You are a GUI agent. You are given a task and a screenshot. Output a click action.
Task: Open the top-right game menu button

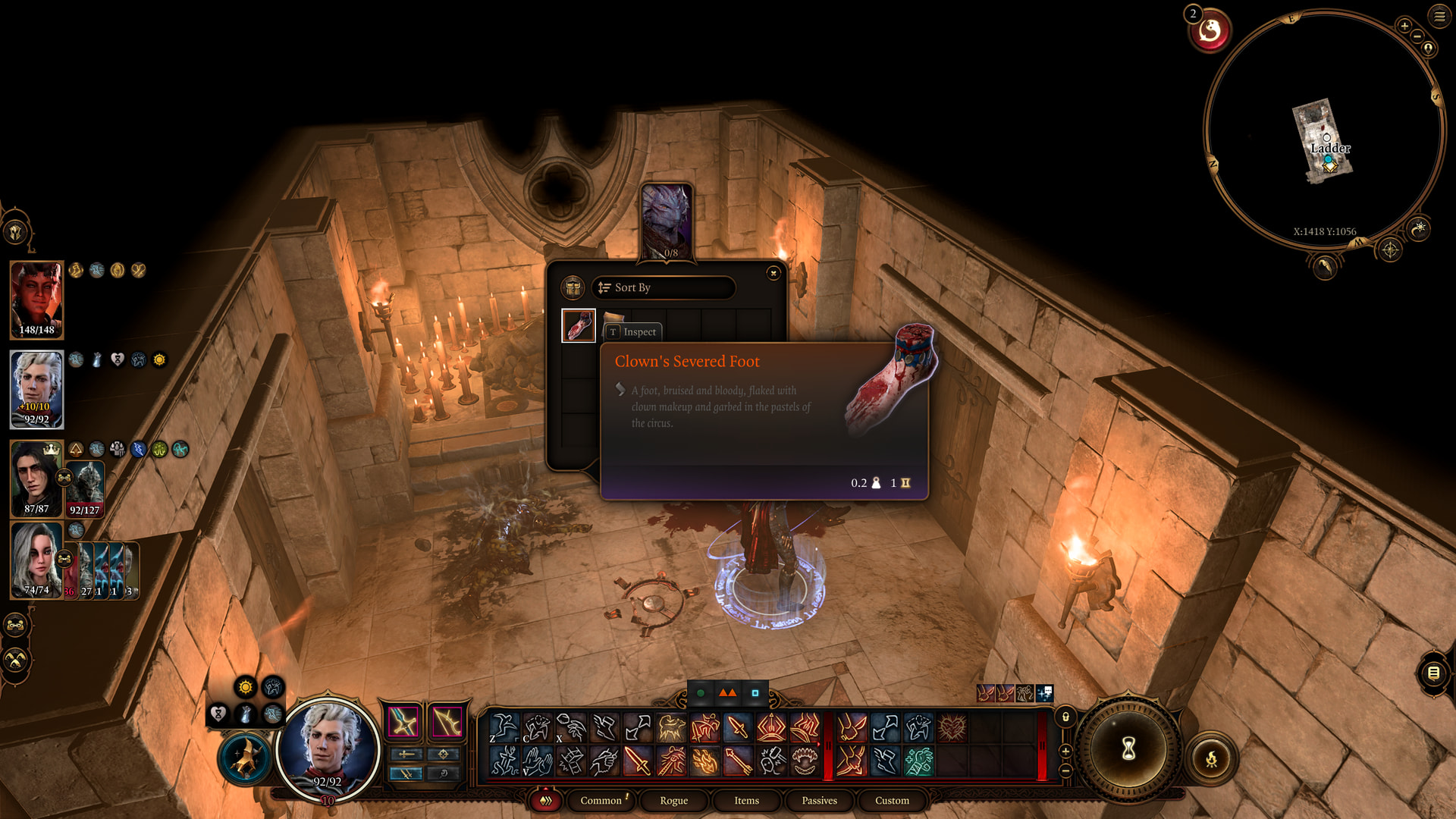click(x=1439, y=16)
